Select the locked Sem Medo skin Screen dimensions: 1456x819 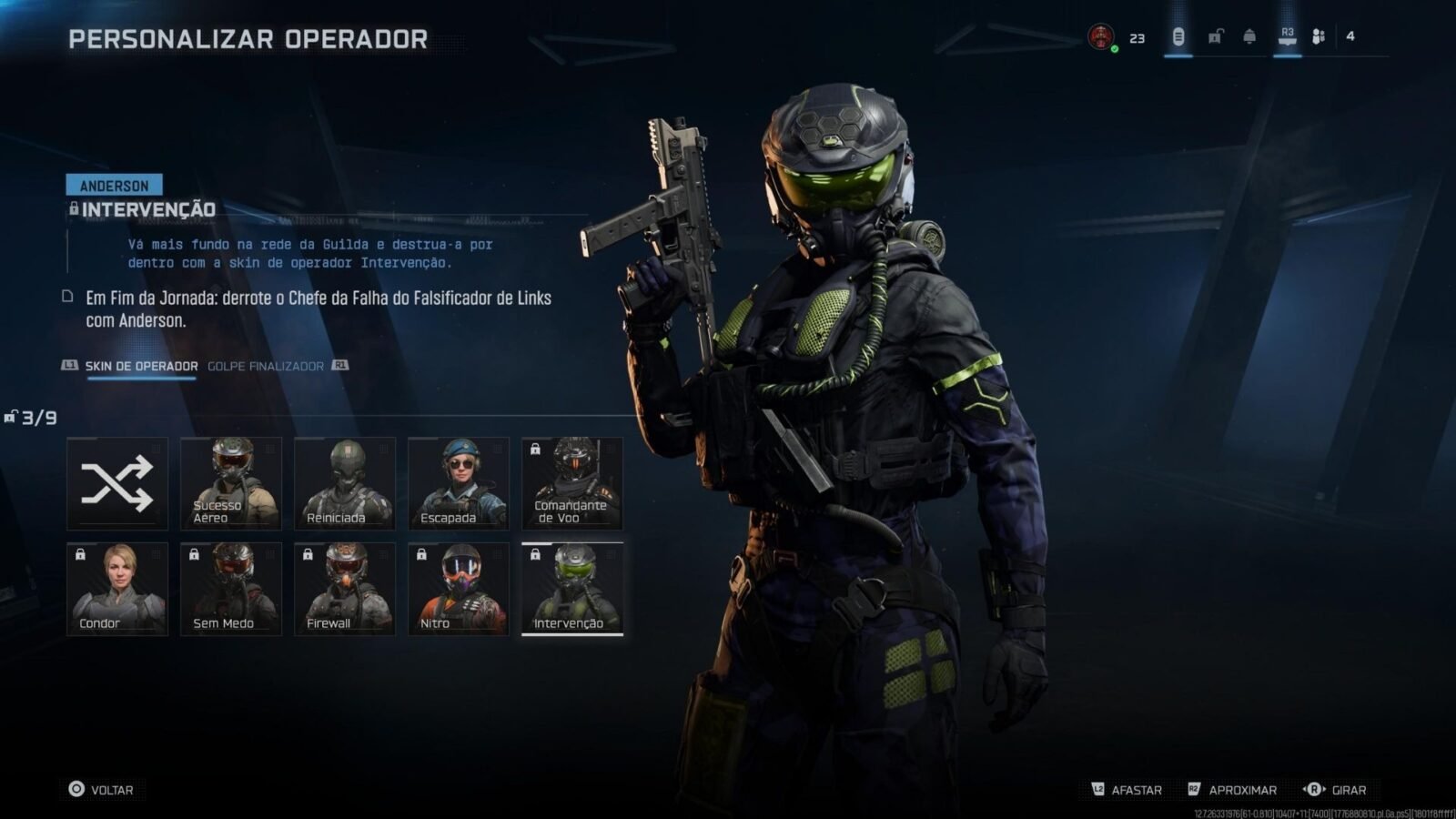point(231,589)
